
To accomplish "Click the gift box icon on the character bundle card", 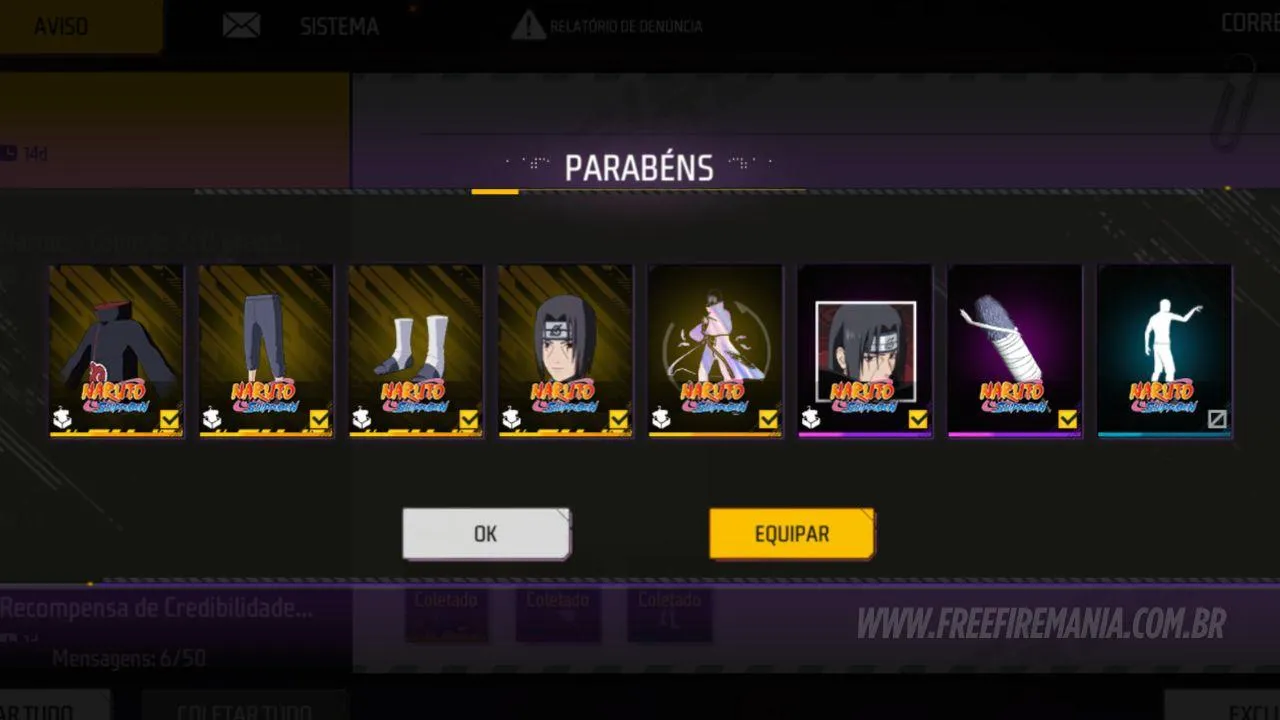I will [660, 420].
